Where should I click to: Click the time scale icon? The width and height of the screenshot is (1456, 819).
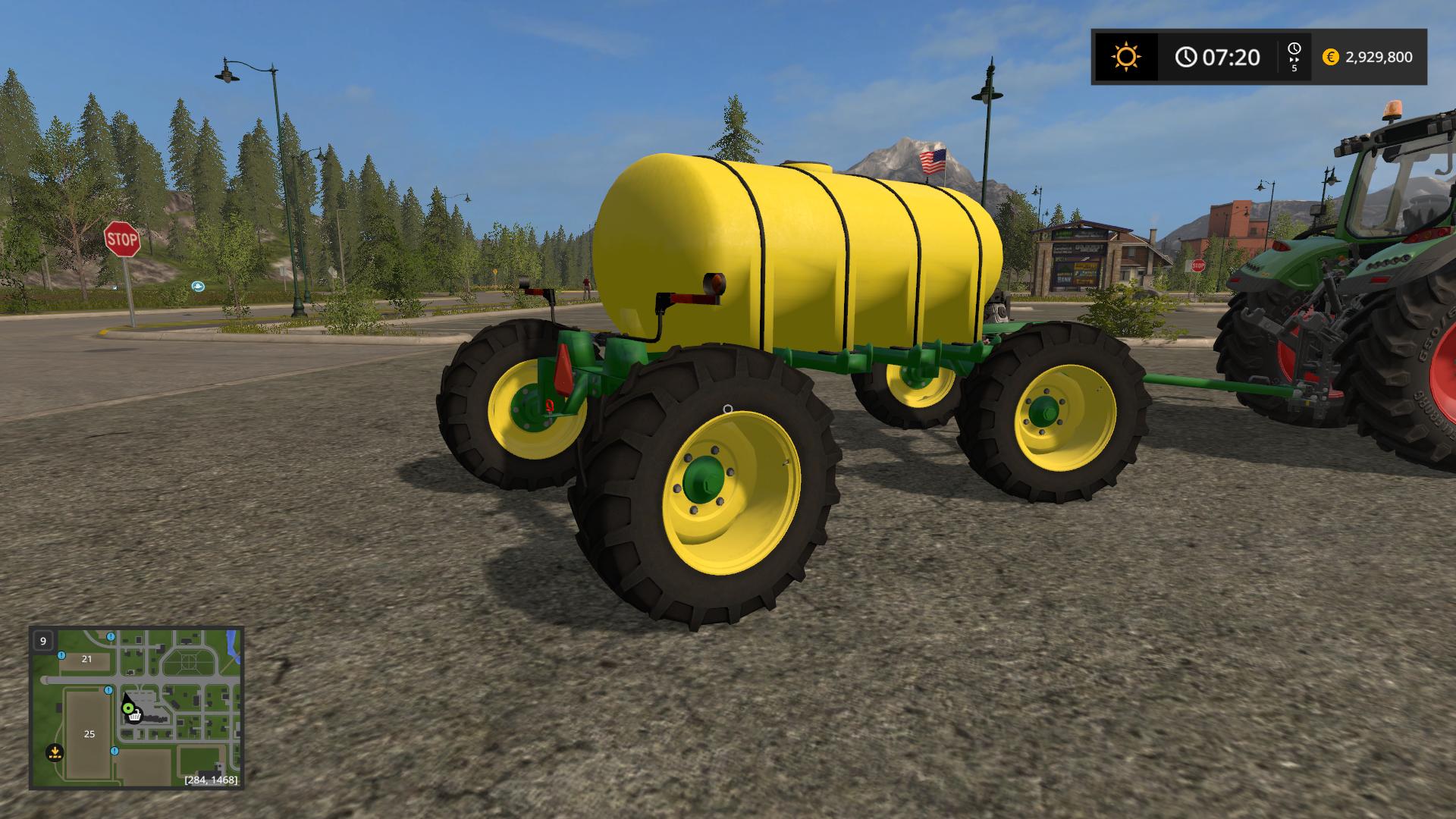tap(1294, 57)
